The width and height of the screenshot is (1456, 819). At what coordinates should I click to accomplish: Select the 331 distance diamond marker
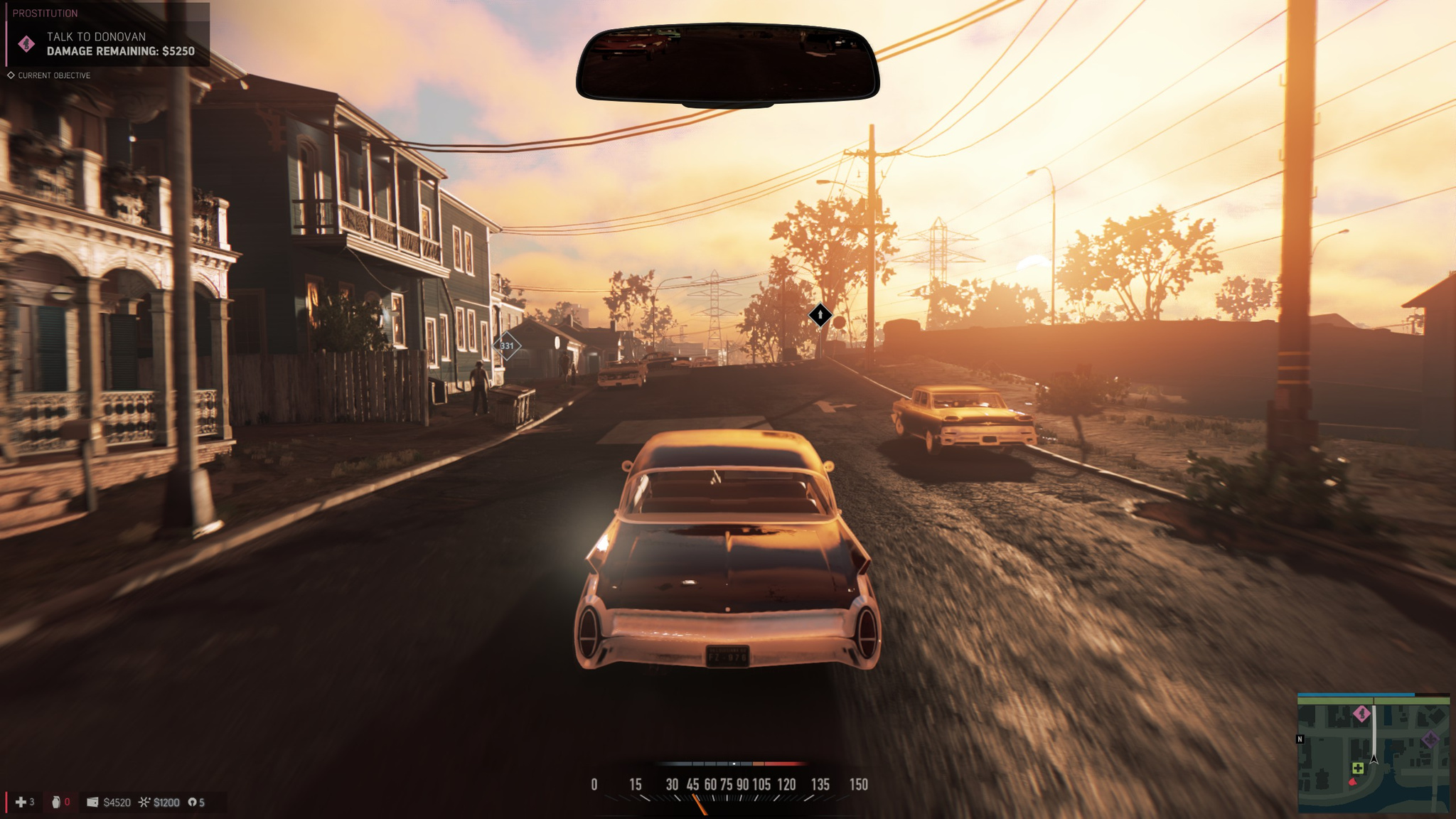(x=507, y=346)
